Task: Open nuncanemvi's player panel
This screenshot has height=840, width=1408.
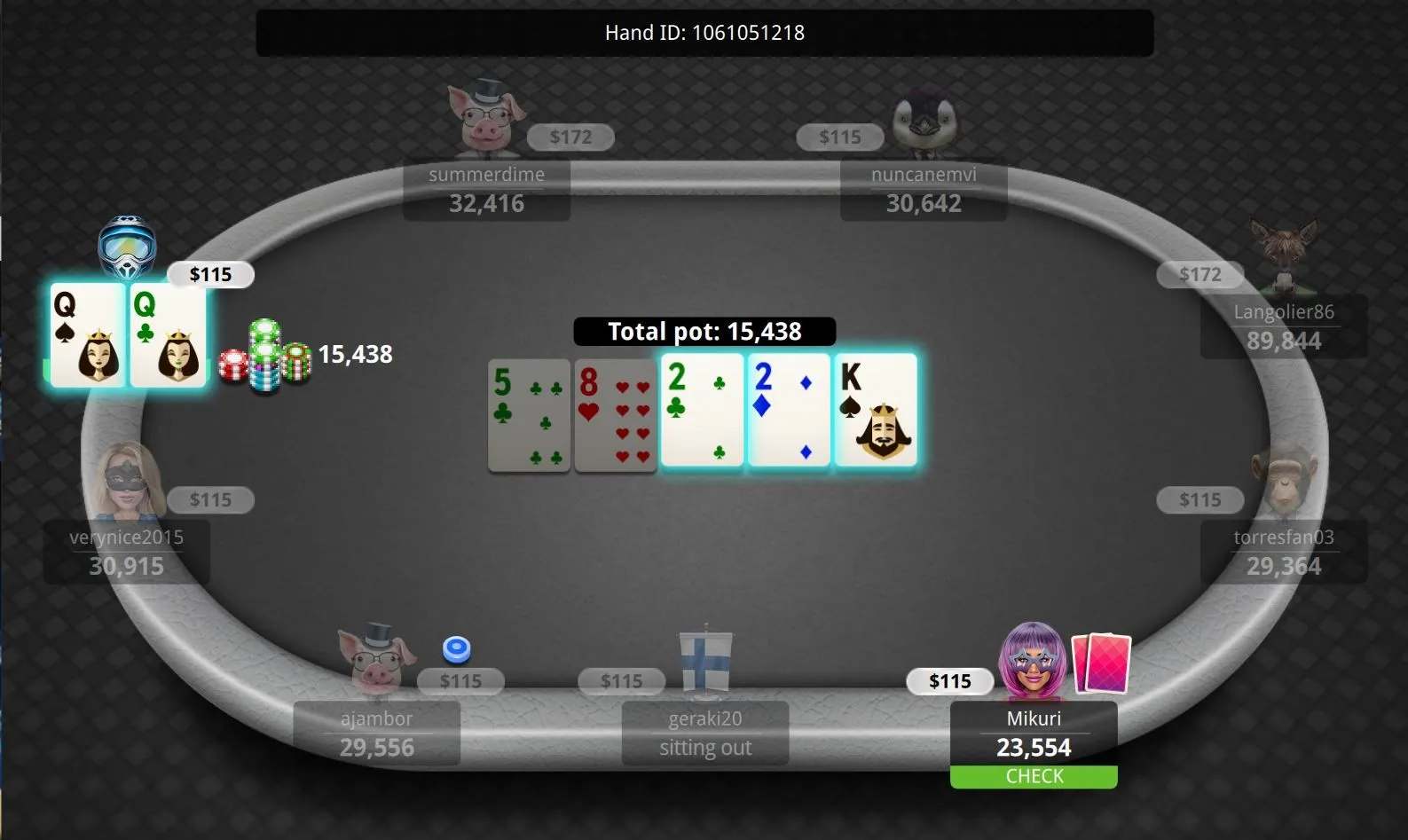Action: point(923,190)
